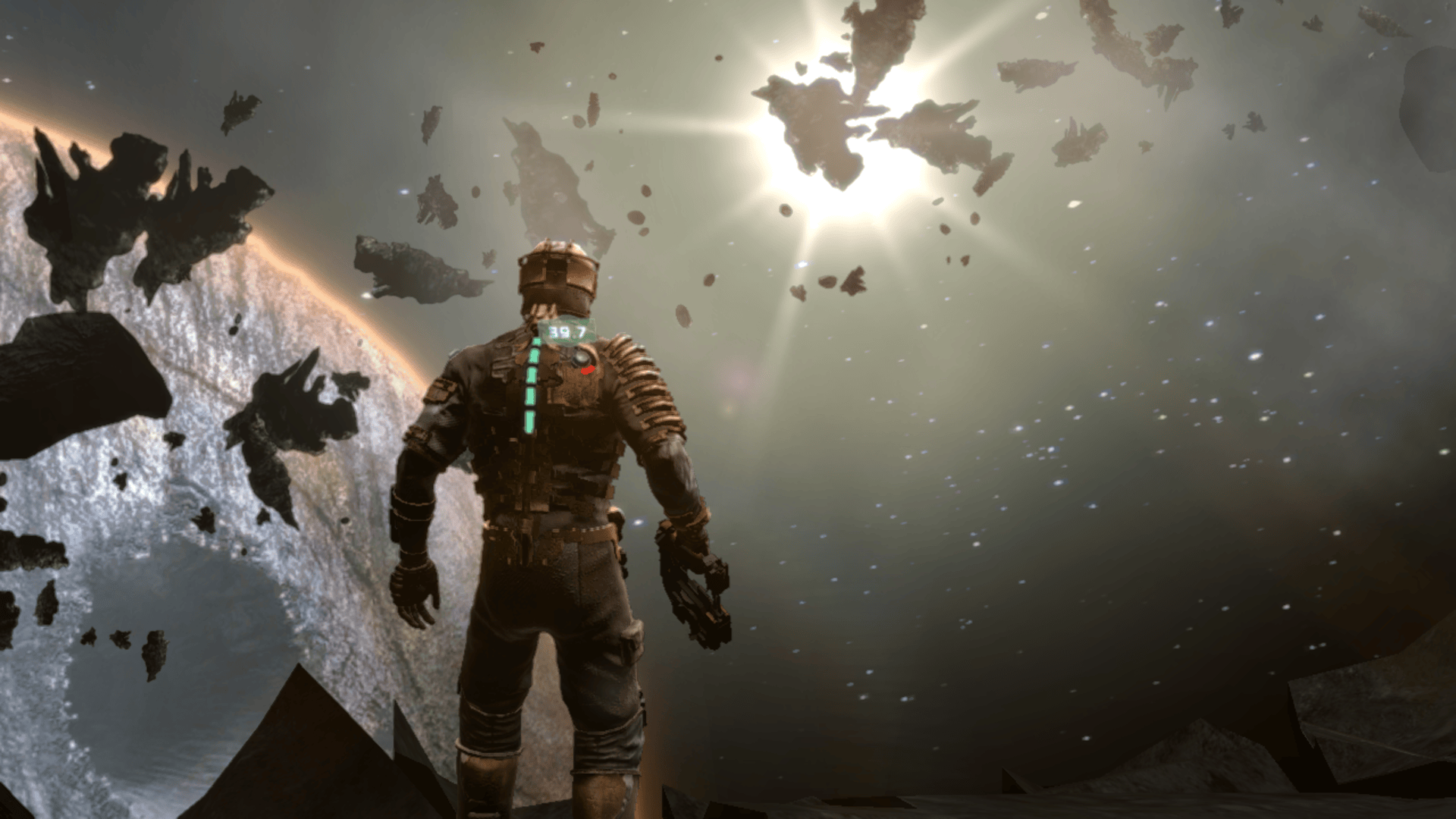Click the red stasis indicator arc
Viewport: 1456px width, 819px height.
click(588, 370)
